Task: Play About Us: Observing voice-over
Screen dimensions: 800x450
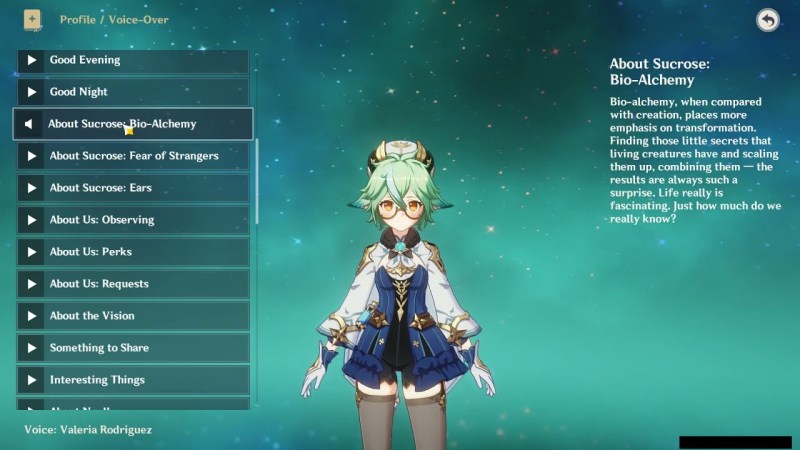Action: point(132,220)
